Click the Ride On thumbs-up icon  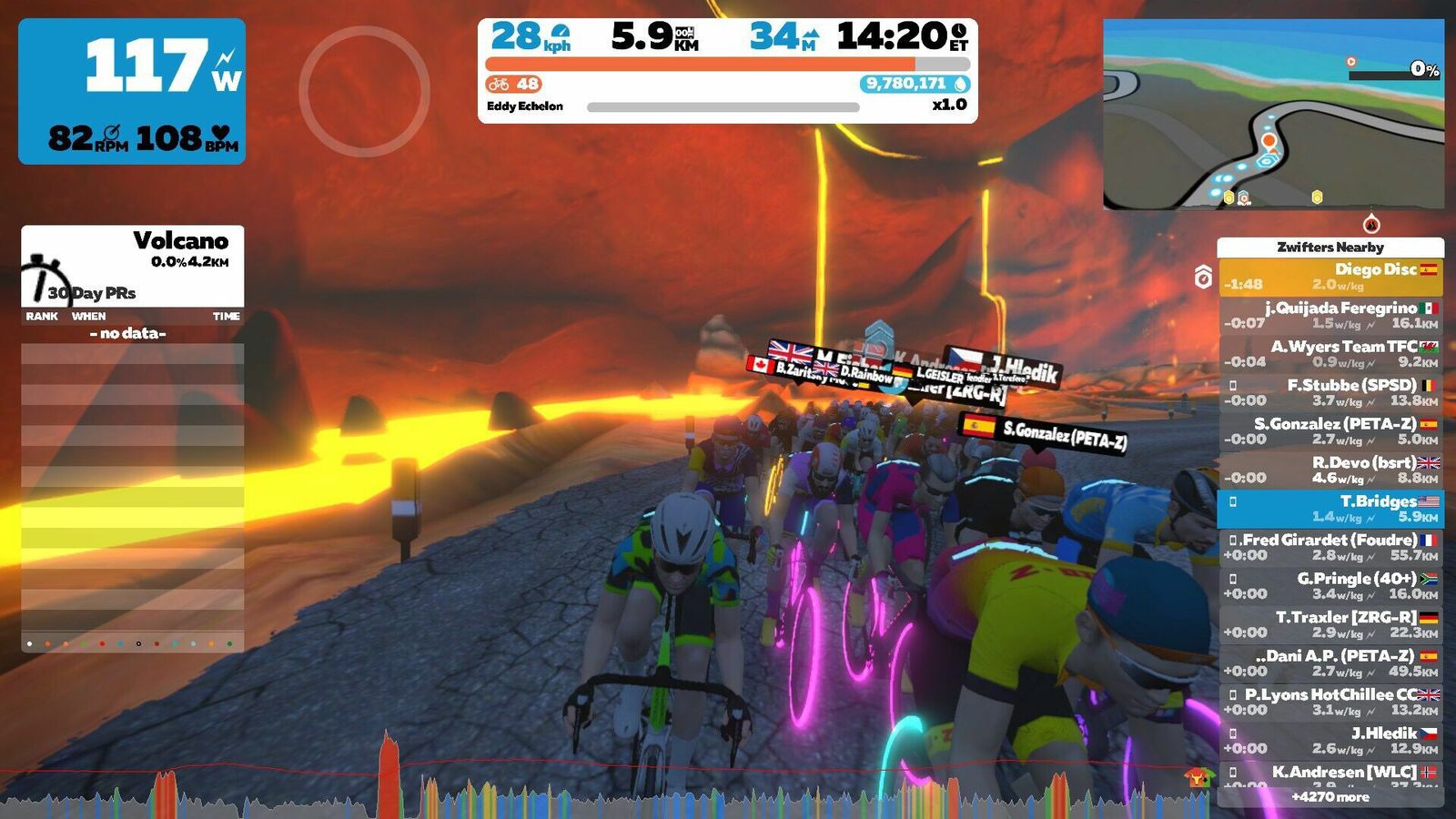[1199, 776]
